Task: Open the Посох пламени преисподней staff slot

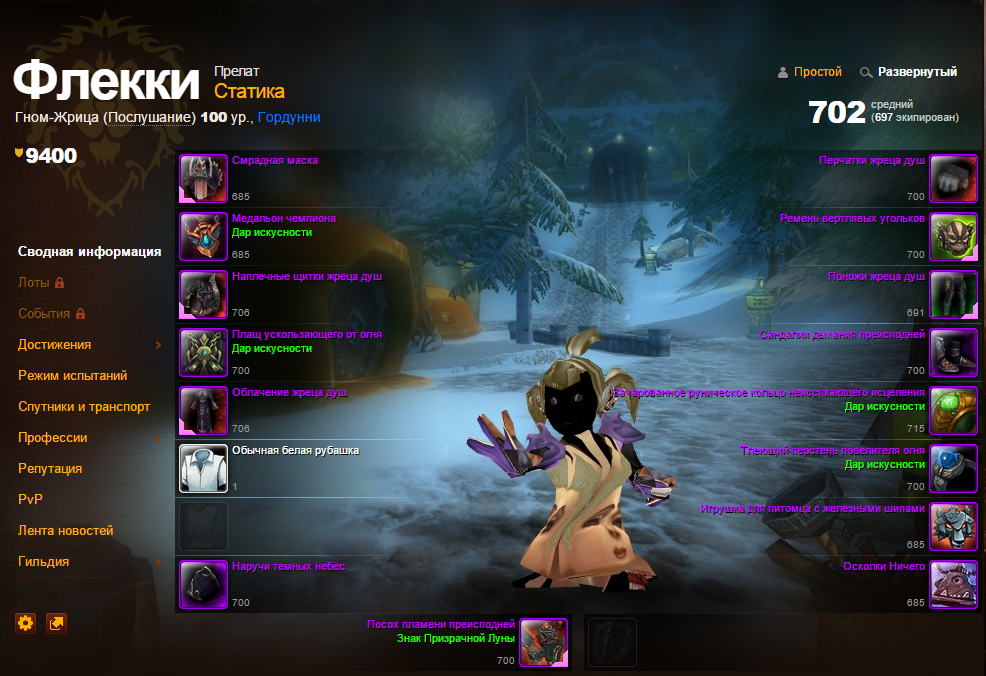Action: pyautogui.click(x=544, y=643)
